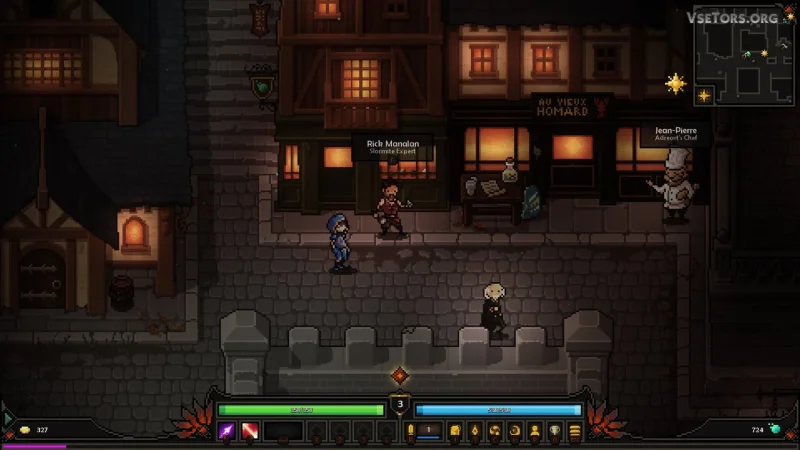Screen dimensions: 800x450
Task: Activate the purple bolt skill slot
Action: click(227, 430)
